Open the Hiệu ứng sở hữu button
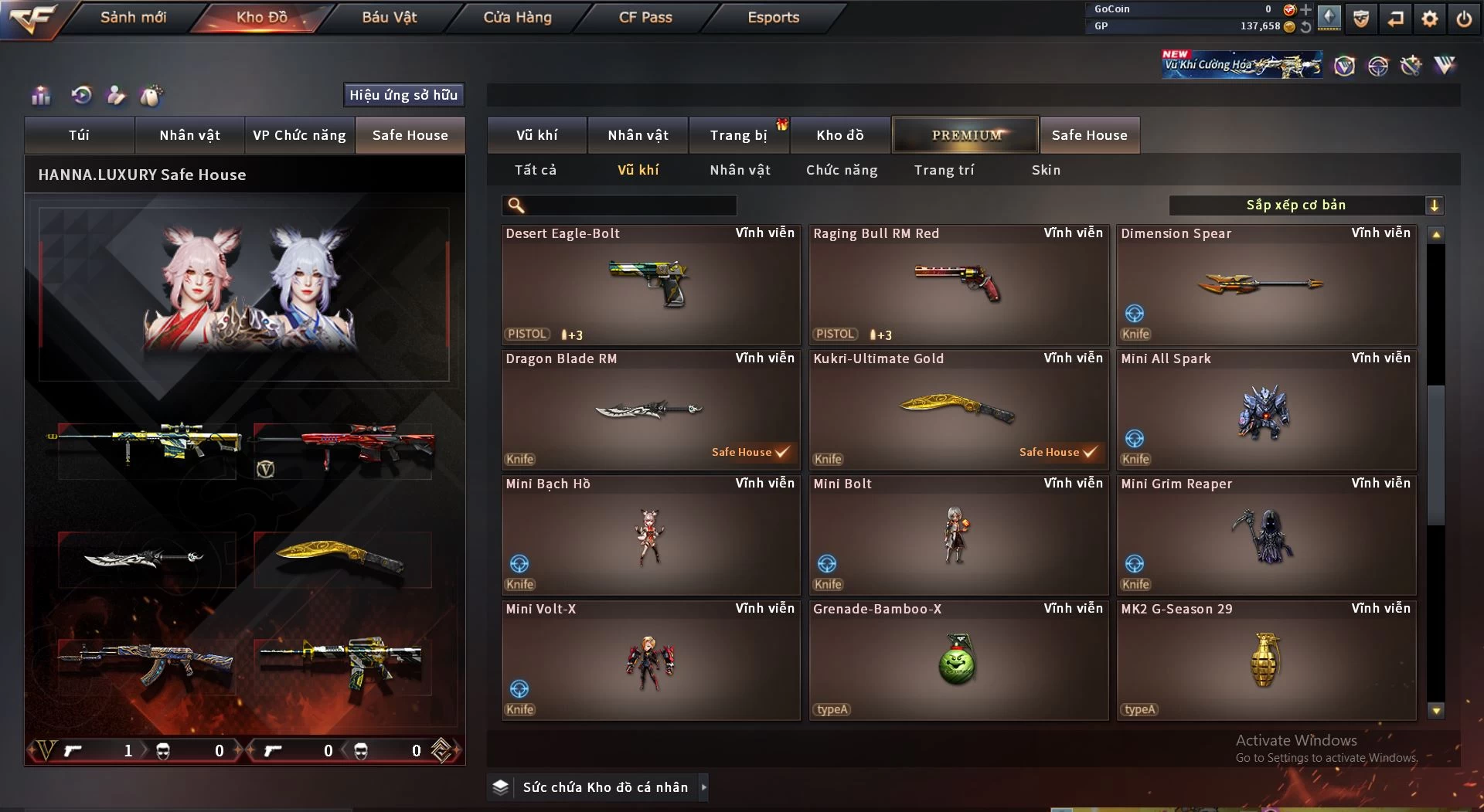Image resolution: width=1484 pixels, height=812 pixels. click(x=403, y=95)
